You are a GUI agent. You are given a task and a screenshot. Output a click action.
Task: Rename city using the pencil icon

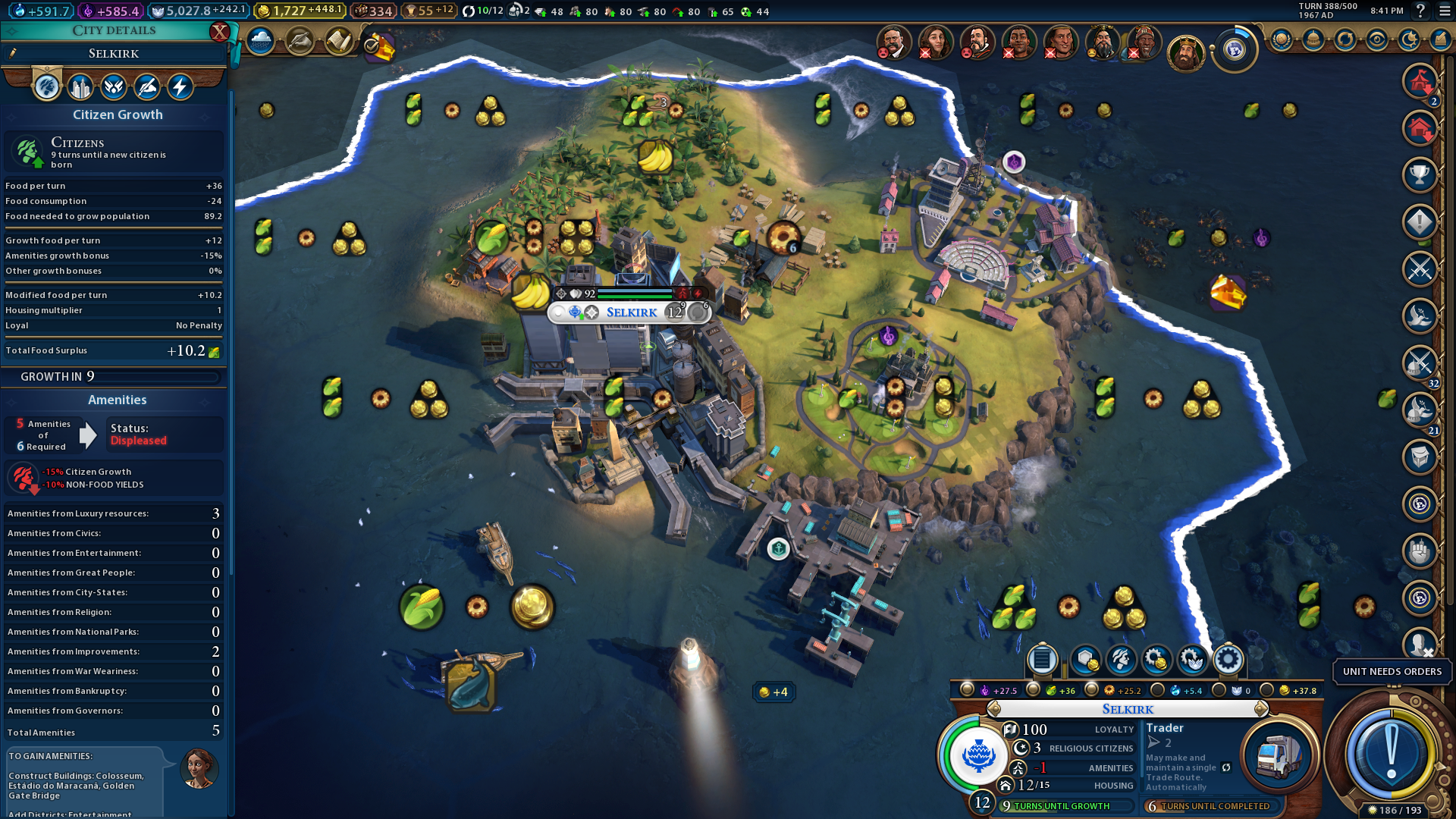coord(13,53)
